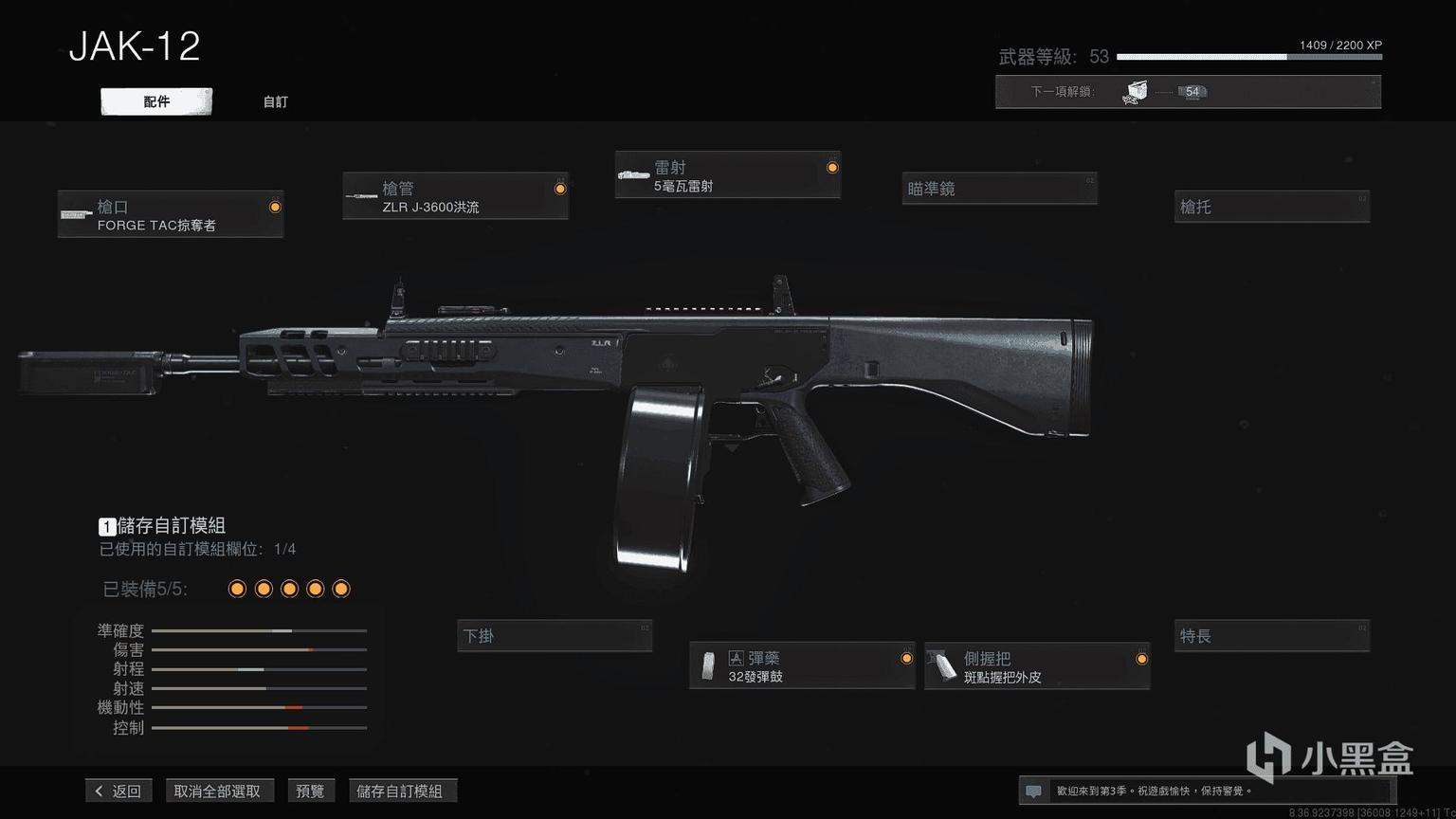Open the empty 瞄準鏡 optic slot
The image size is (1456, 819).
coord(999,189)
